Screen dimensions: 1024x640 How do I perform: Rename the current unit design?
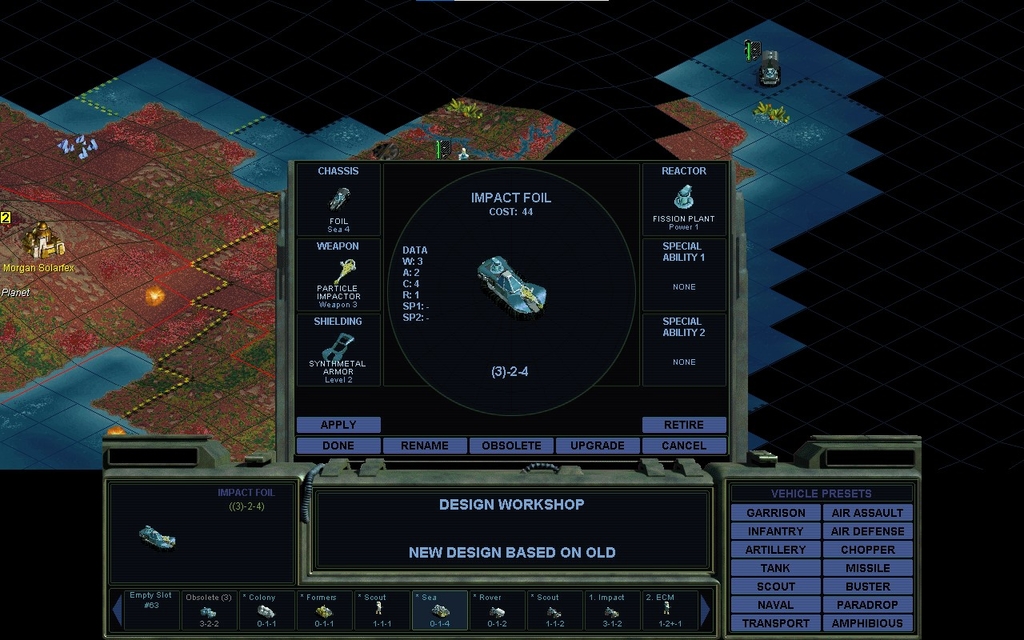424,446
